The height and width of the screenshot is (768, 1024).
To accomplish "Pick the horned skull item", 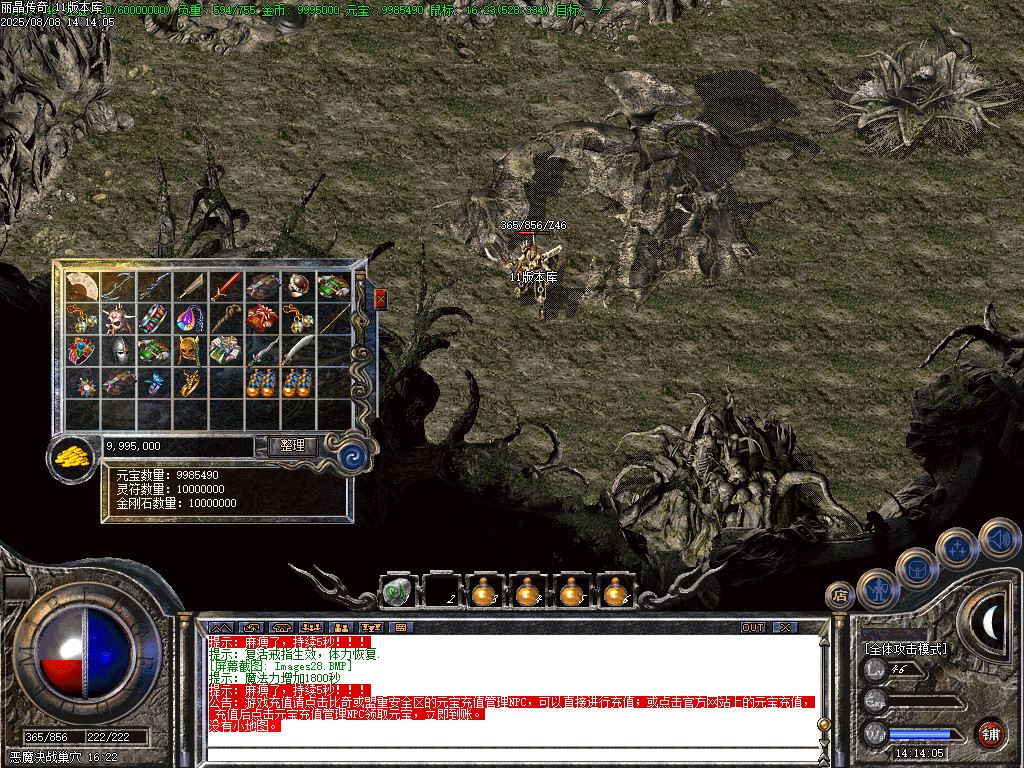I will (x=118, y=319).
